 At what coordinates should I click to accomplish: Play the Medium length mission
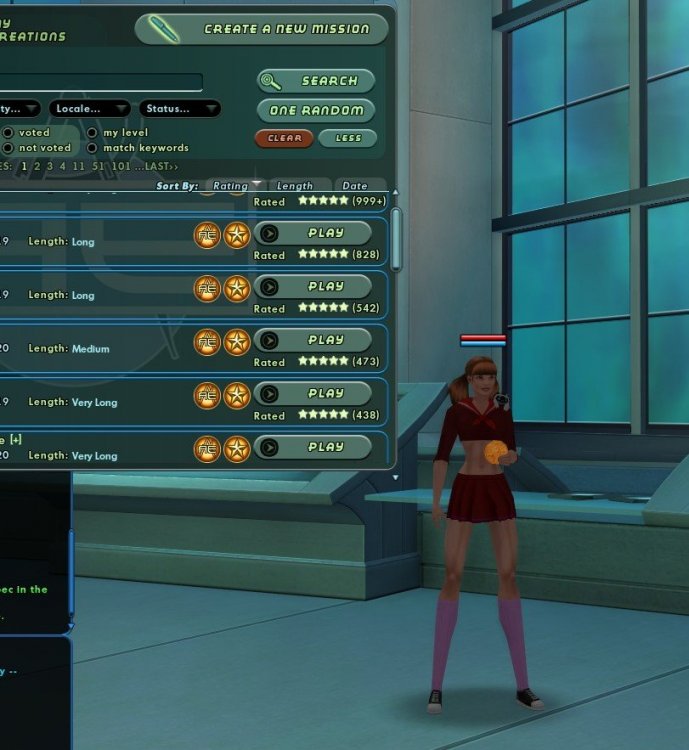click(x=313, y=340)
